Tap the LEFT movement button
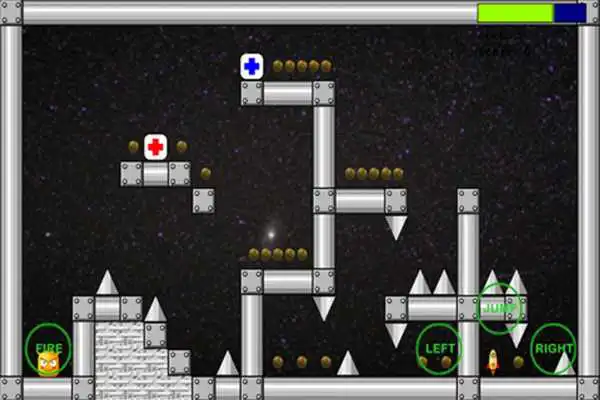The height and width of the screenshot is (400, 600). tap(441, 349)
